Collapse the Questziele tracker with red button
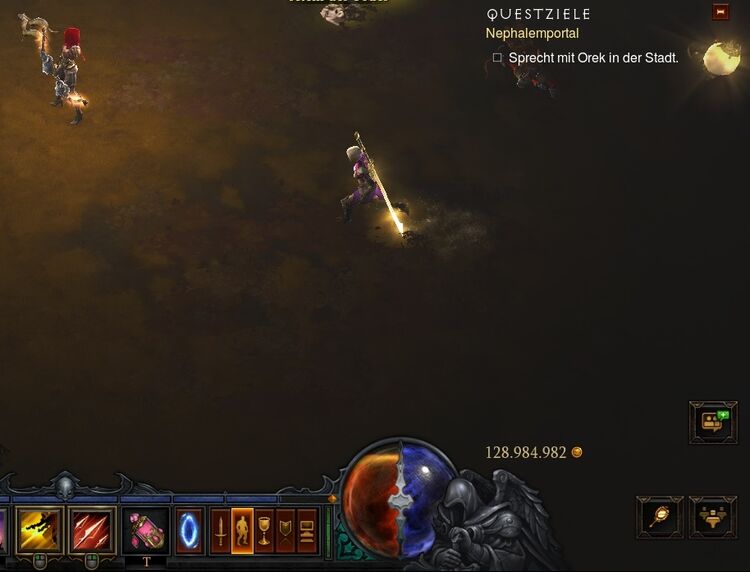 [x=720, y=12]
